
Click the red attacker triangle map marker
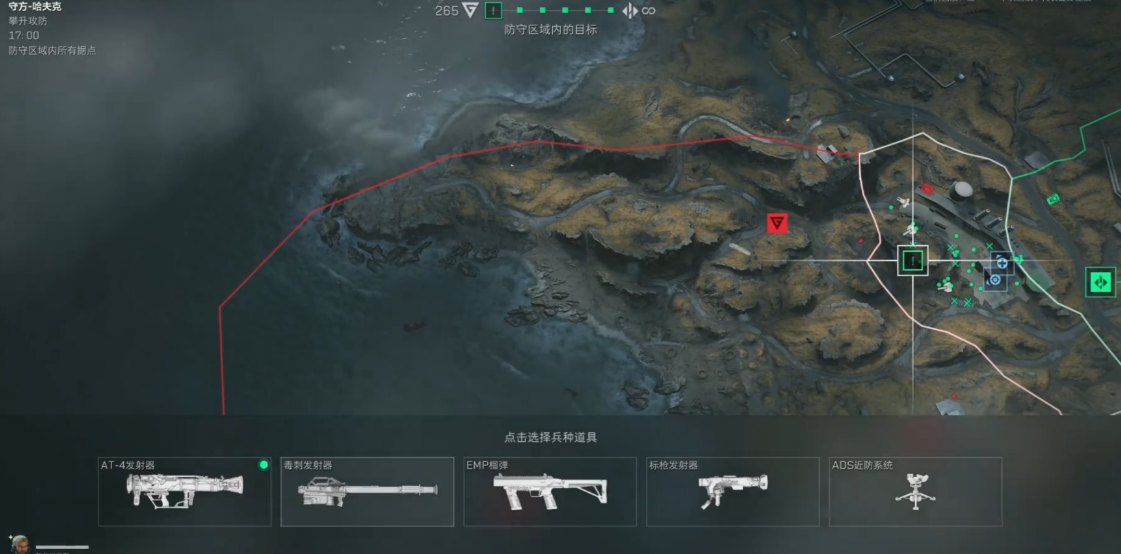tap(776, 223)
